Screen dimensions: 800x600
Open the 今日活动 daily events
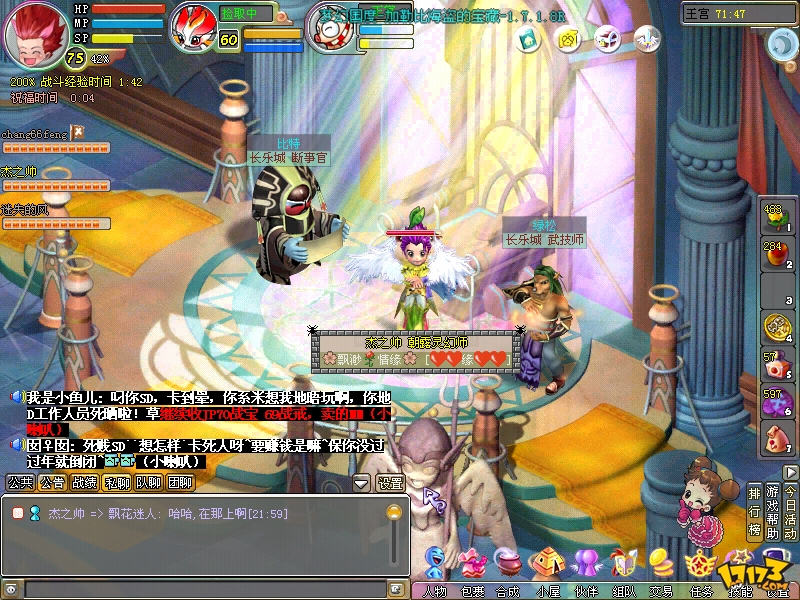click(790, 512)
